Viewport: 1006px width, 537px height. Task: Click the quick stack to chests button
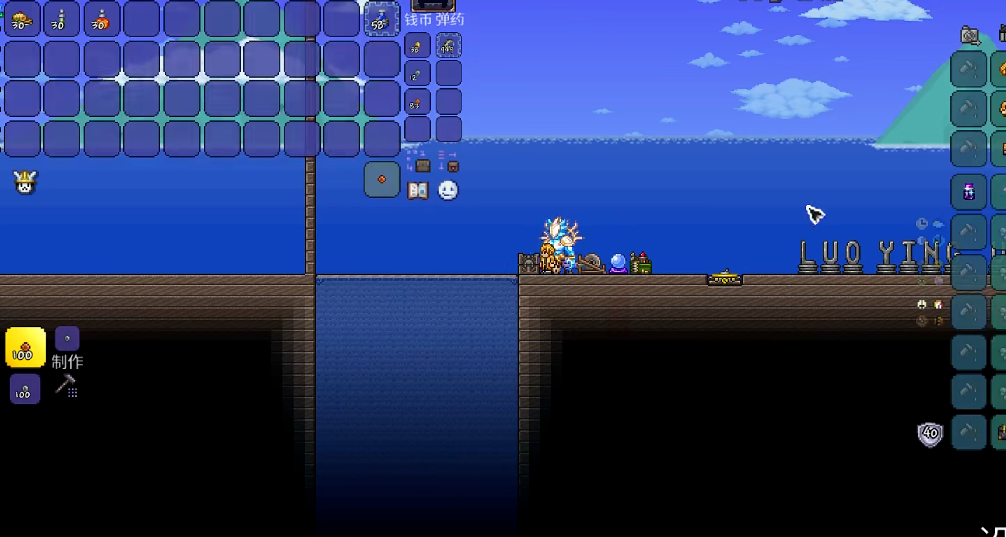pyautogui.click(x=420, y=161)
